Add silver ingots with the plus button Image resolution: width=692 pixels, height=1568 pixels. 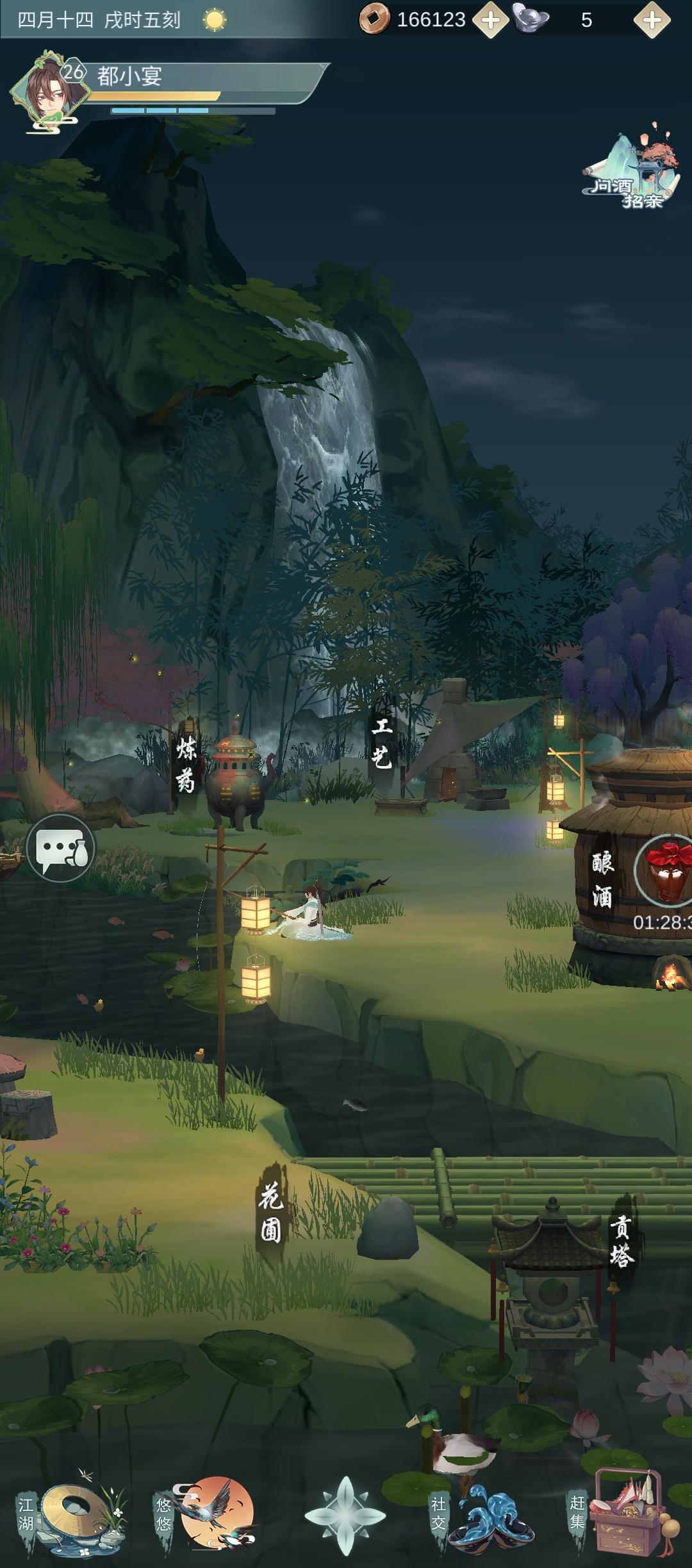pos(652,20)
